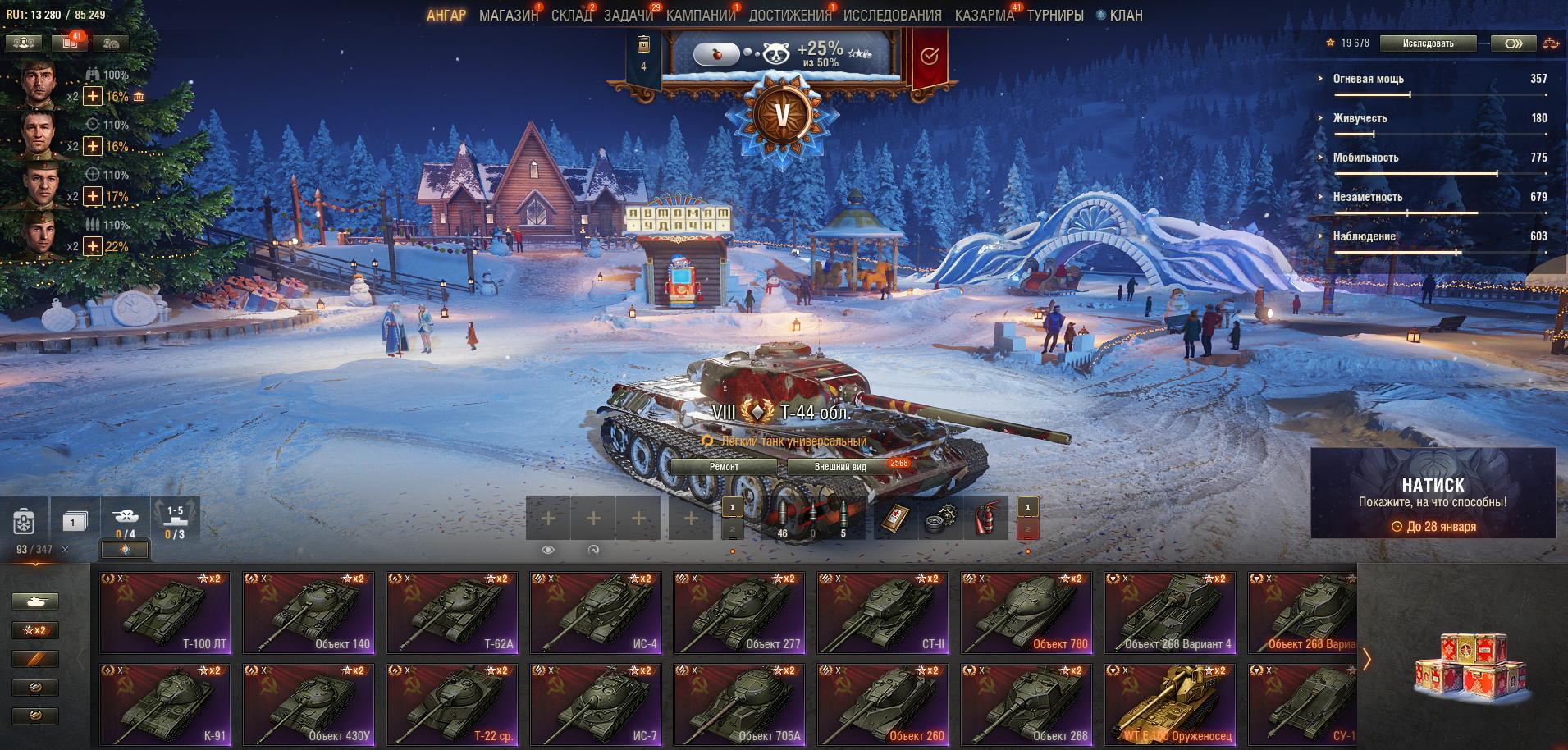Image resolution: width=1568 pixels, height=750 pixels.
Task: Open the Клан menu
Action: click(x=1125, y=16)
